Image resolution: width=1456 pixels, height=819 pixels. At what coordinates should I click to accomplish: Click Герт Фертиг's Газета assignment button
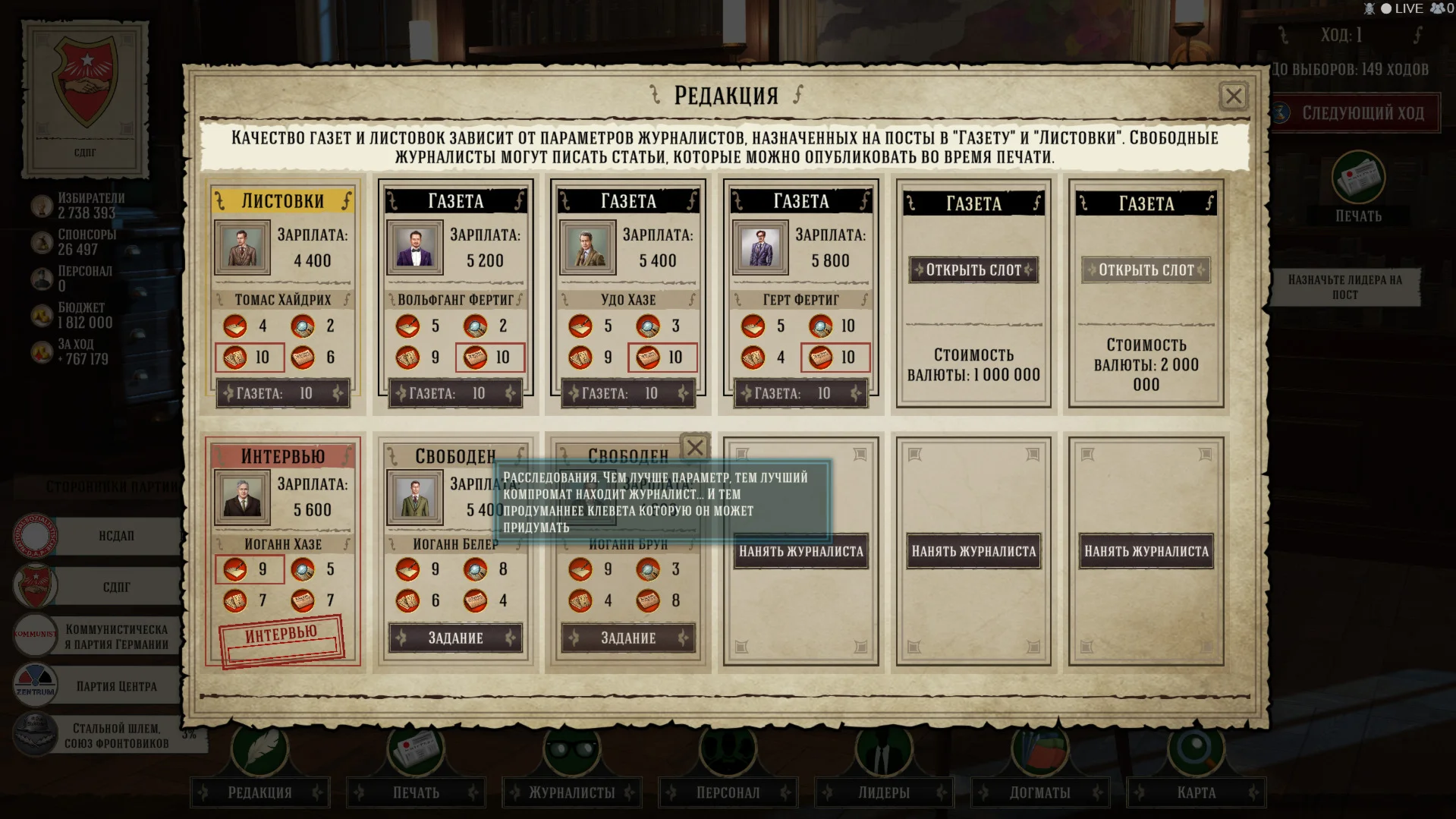[x=800, y=393]
